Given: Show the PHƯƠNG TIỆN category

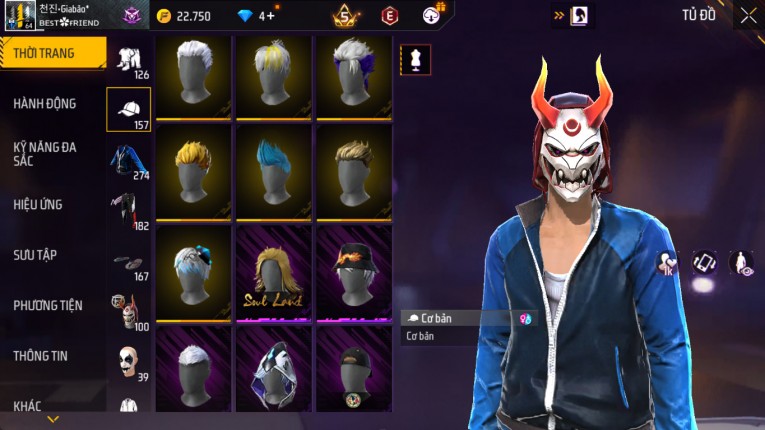Looking at the screenshot, I should point(48,305).
